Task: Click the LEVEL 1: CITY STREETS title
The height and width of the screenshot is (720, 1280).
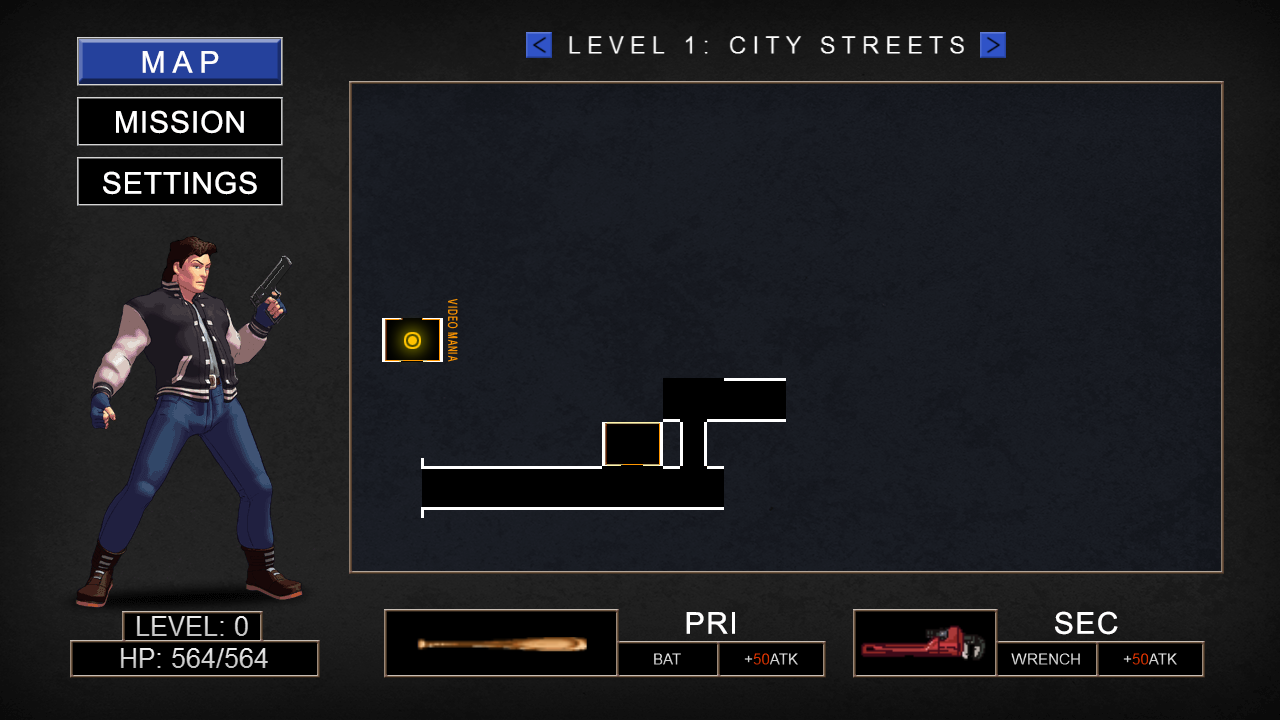Action: pyautogui.click(x=766, y=44)
